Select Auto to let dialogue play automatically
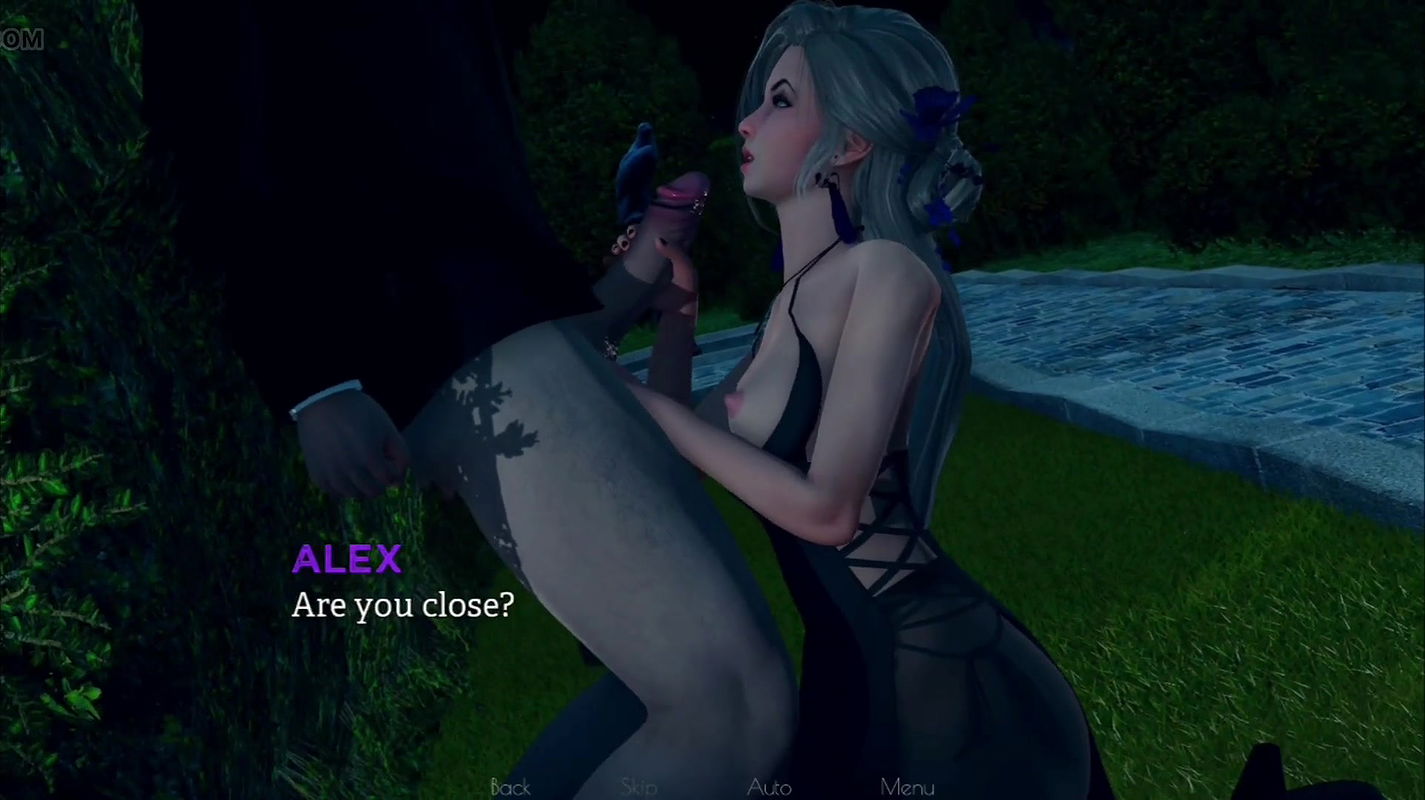This screenshot has height=800, width=1425. 770,788
